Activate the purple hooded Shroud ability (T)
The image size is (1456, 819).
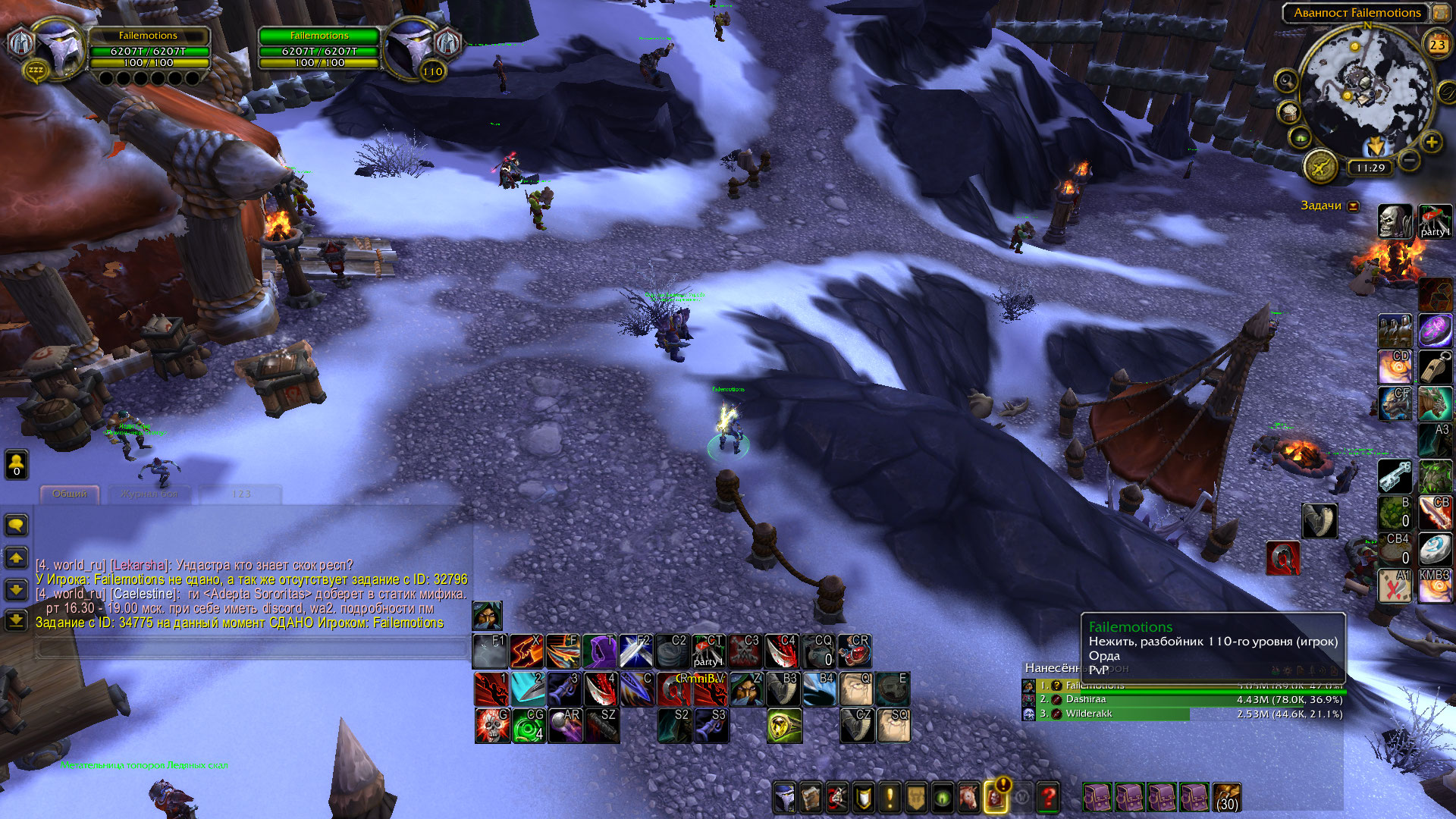600,651
